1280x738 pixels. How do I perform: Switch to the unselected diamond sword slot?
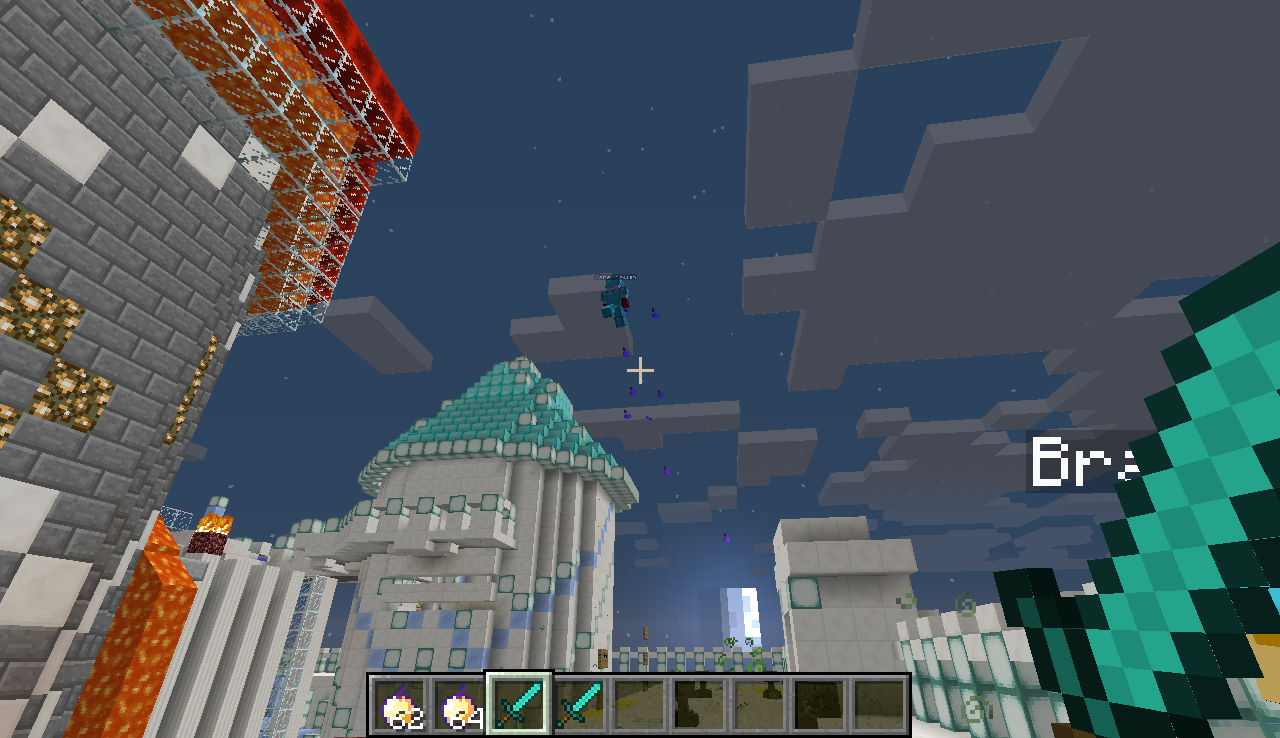coord(580,706)
